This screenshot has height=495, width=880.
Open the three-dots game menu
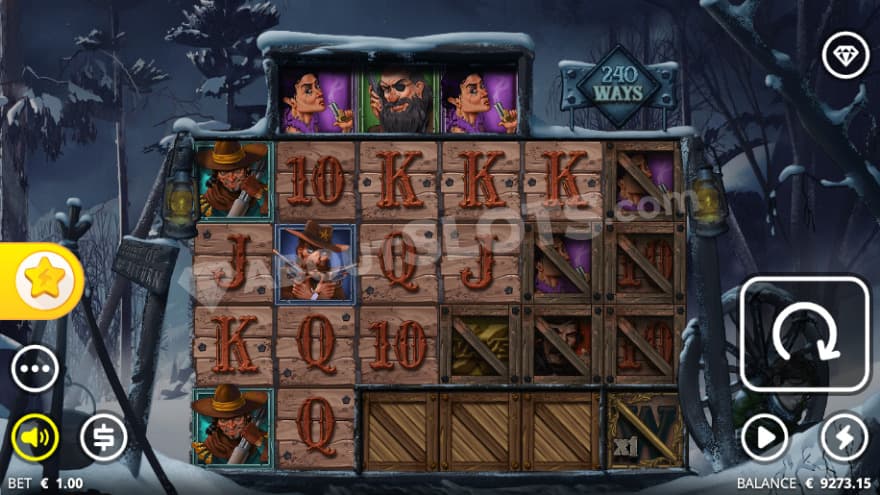coord(35,369)
